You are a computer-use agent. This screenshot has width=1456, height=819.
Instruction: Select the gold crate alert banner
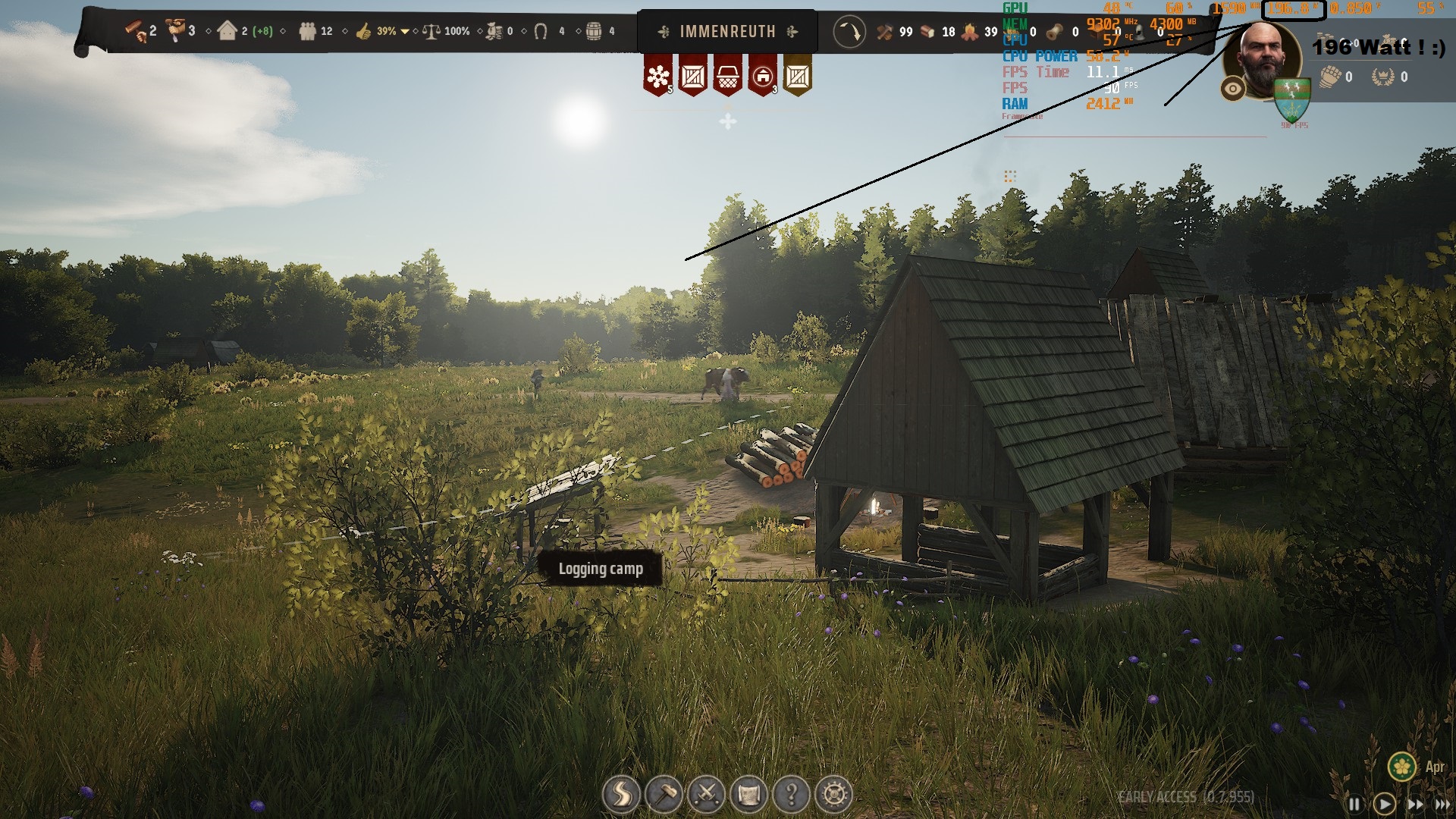[797, 76]
